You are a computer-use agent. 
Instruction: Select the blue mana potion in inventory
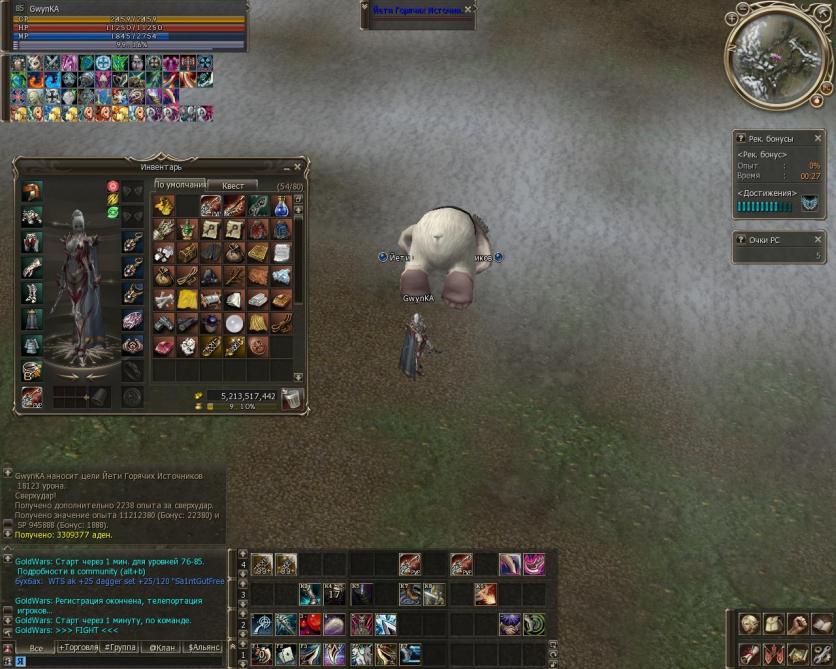click(282, 205)
